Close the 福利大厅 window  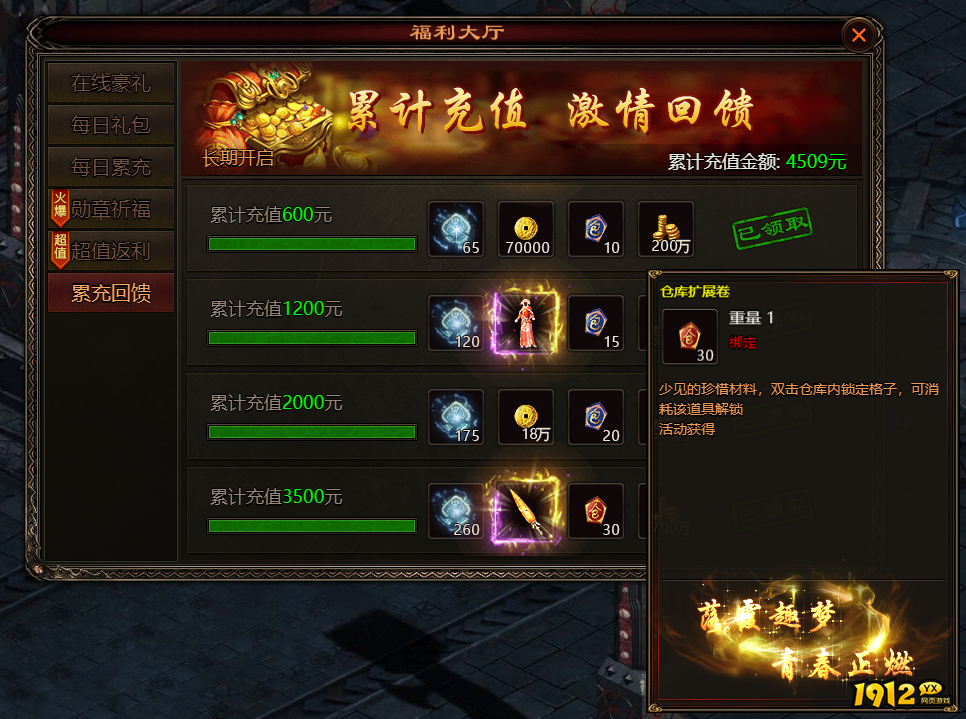[x=858, y=36]
